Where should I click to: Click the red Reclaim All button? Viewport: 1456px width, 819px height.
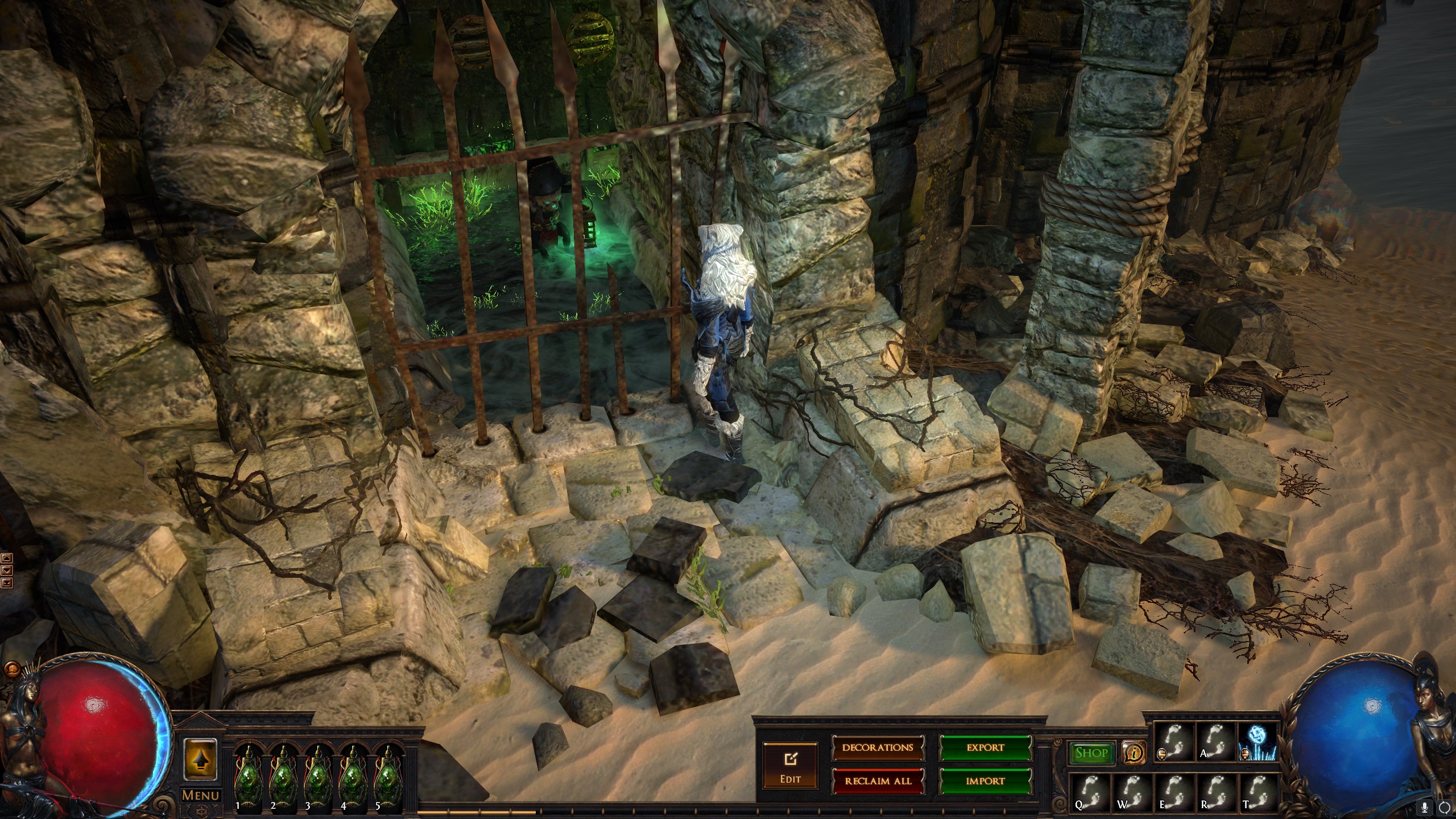[x=878, y=781]
